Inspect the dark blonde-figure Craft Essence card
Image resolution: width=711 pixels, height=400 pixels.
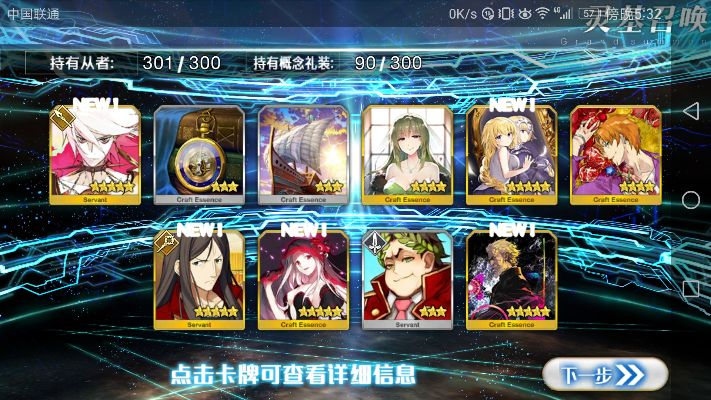tap(511, 278)
